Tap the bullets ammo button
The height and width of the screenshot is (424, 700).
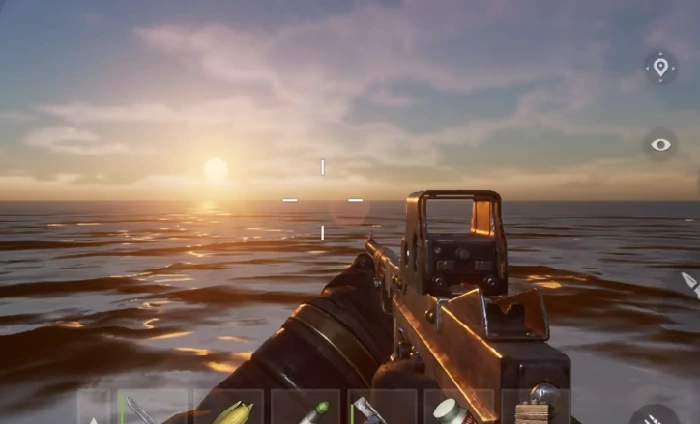(x=656, y=416)
